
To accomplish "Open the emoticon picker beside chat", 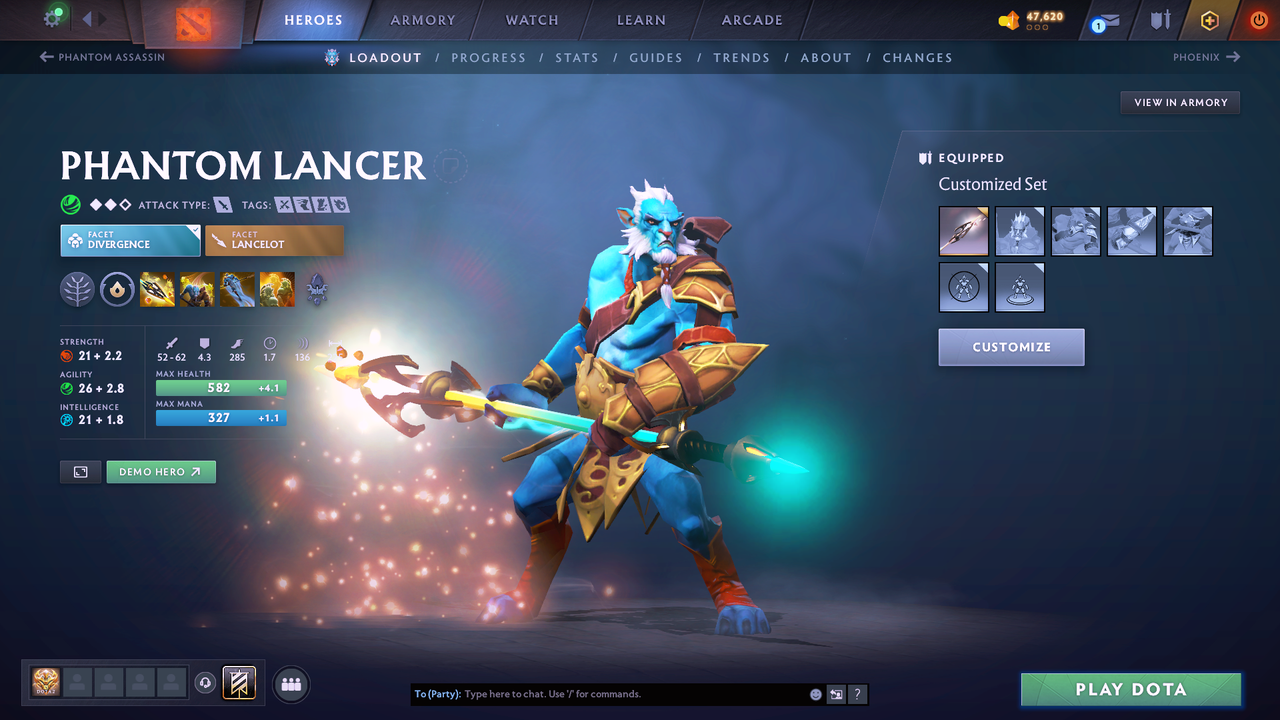I will [x=815, y=693].
